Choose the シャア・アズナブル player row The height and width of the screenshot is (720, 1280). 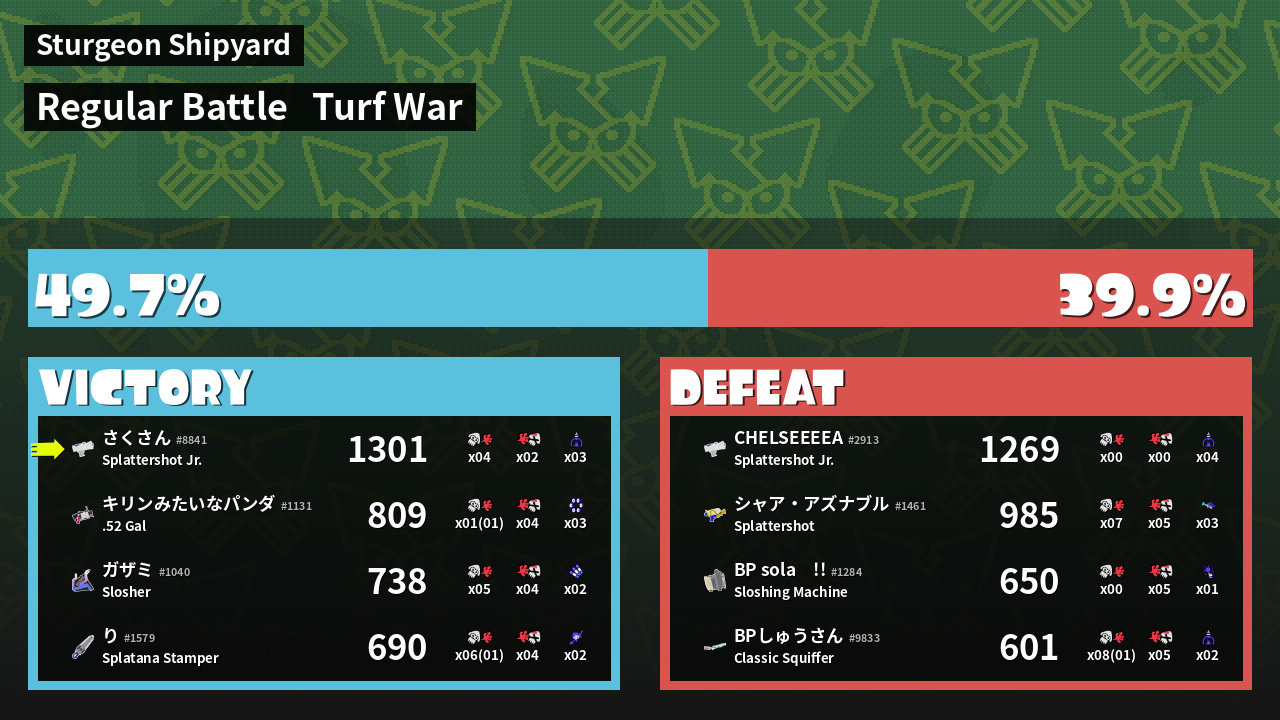(x=956, y=515)
